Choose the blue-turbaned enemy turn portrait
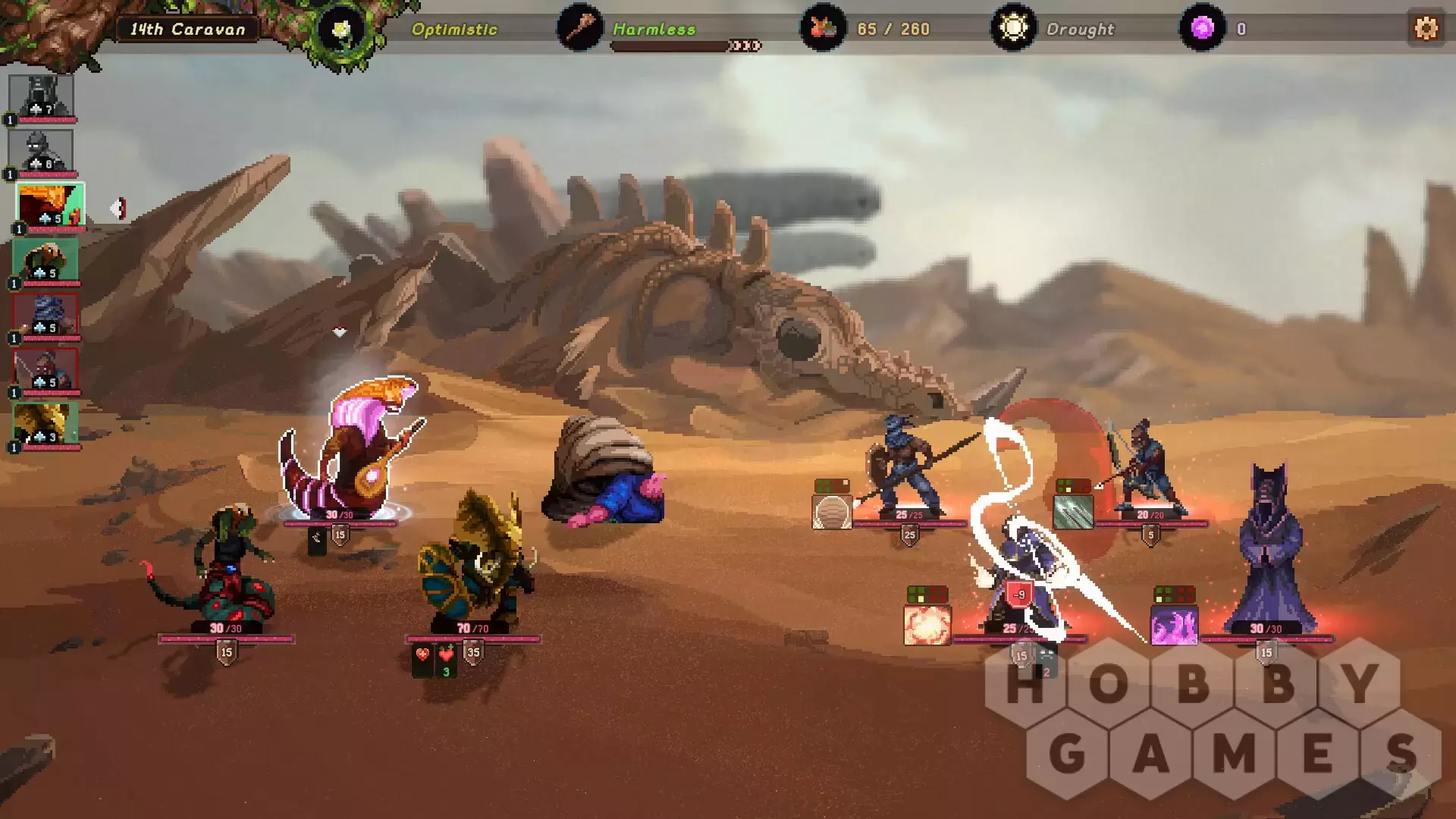1456x819 pixels. click(45, 315)
